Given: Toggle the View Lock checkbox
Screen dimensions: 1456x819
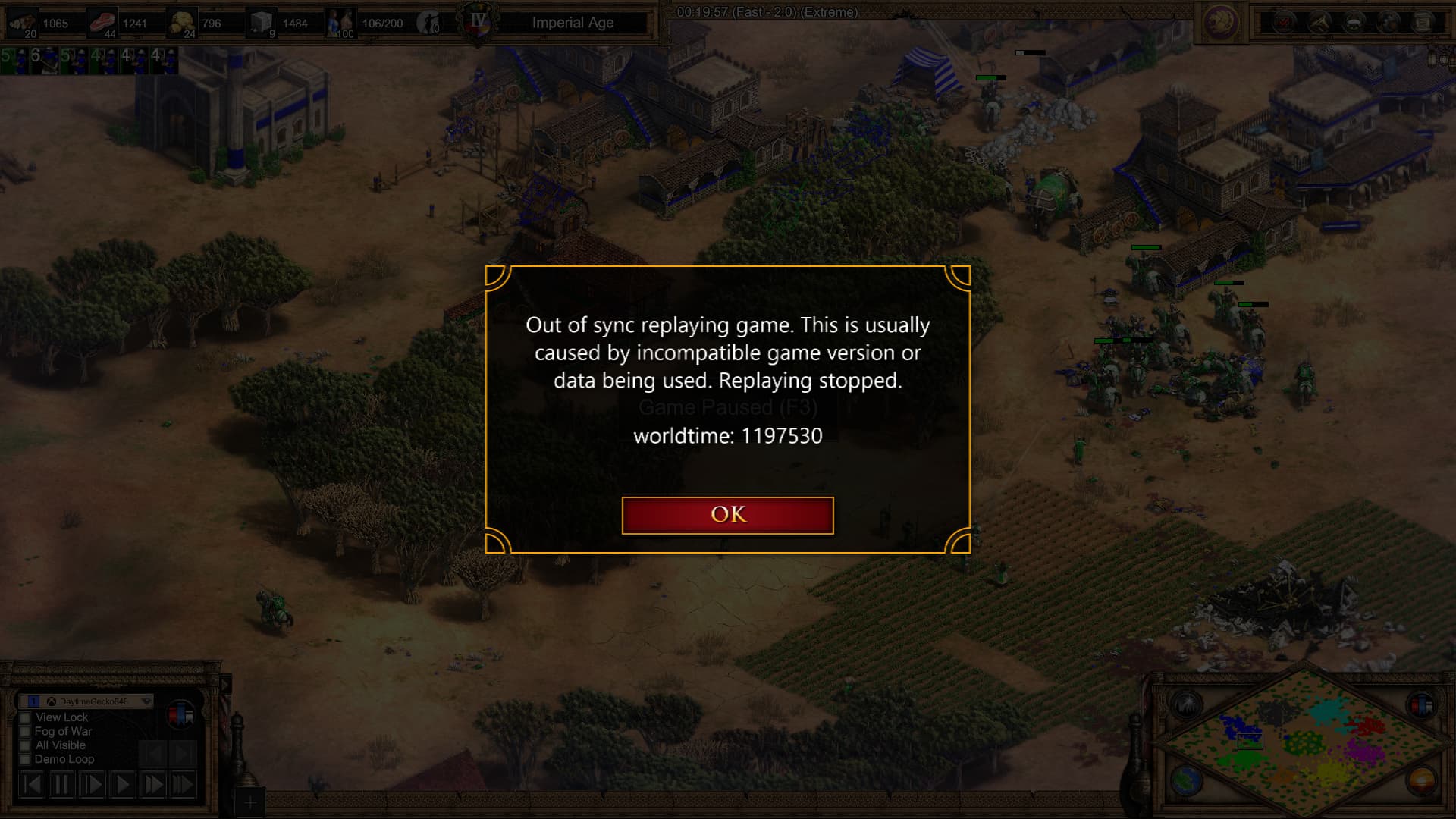Looking at the screenshot, I should [x=25, y=717].
